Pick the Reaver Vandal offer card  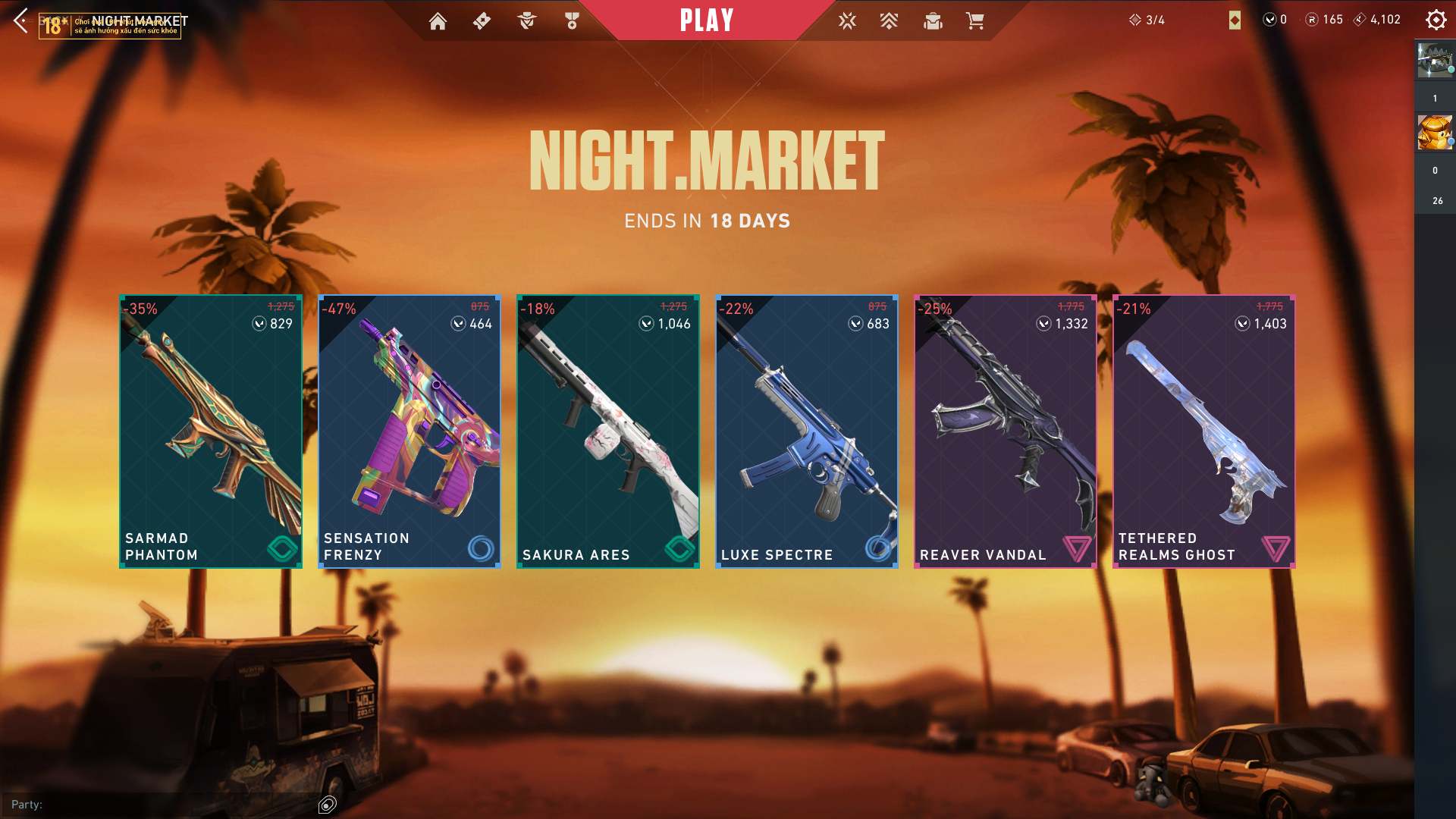1006,431
